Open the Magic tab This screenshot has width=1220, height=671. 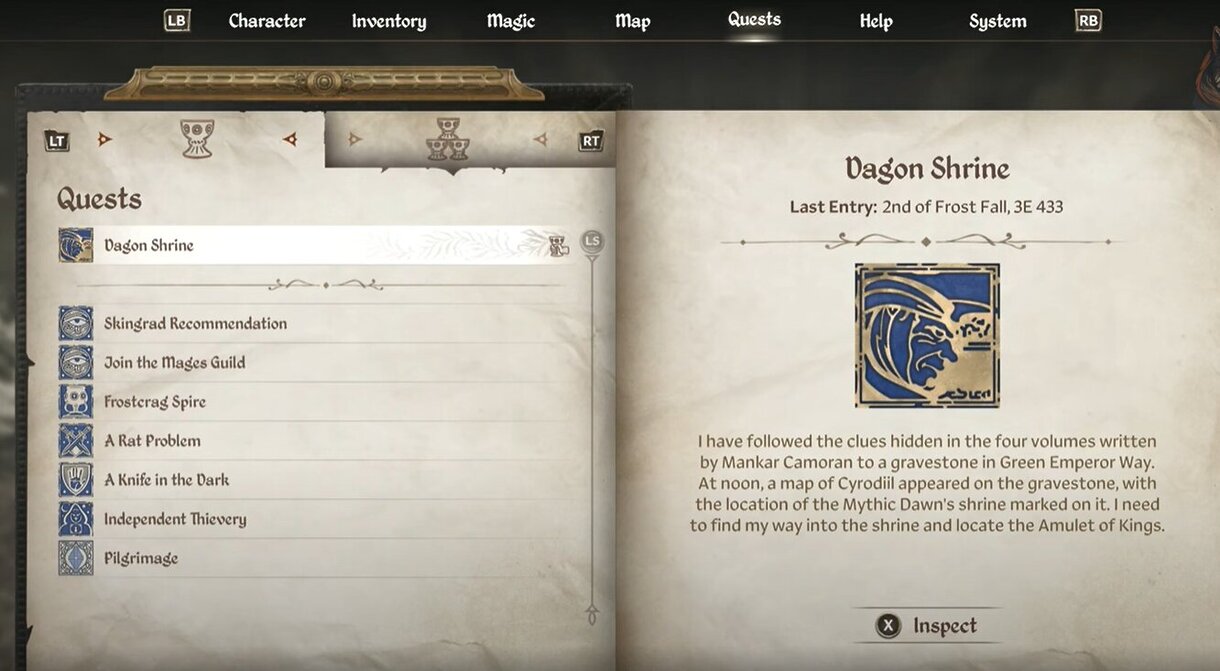(x=512, y=21)
